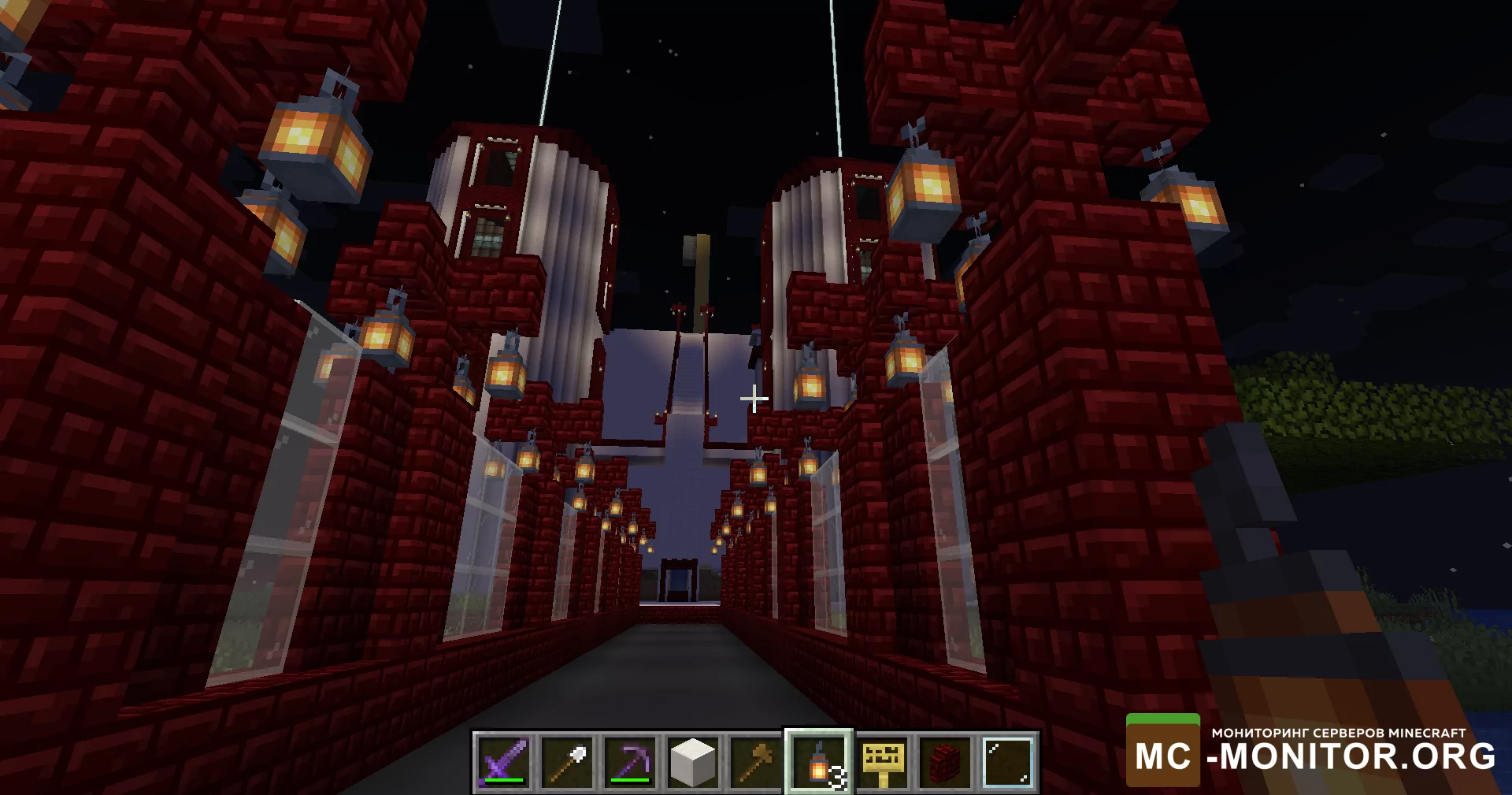Pick the white block hotbar slot

coord(693,761)
